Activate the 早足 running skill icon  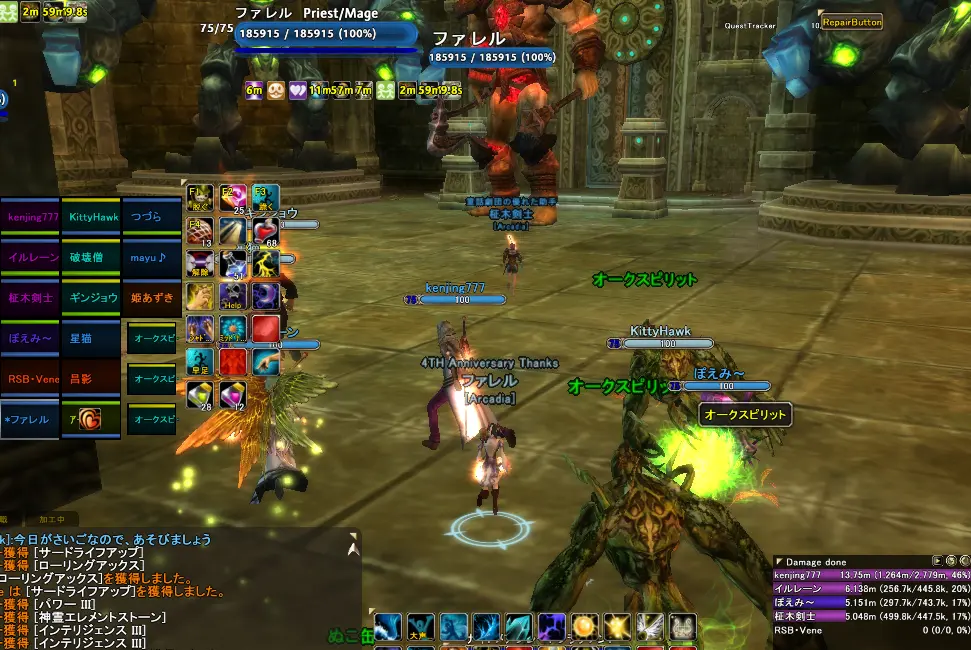tap(200, 362)
